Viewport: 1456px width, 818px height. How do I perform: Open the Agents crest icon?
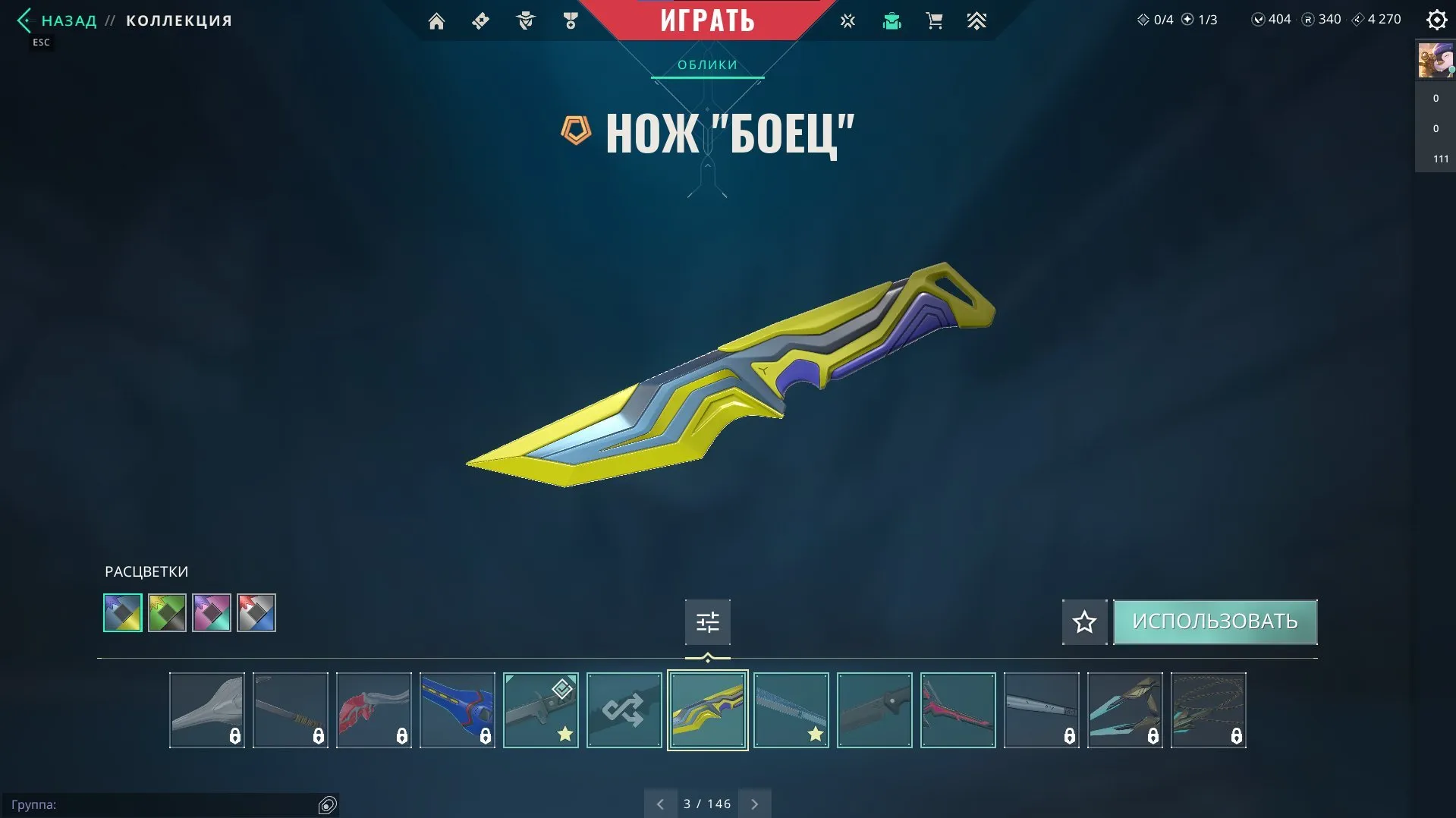[524, 21]
